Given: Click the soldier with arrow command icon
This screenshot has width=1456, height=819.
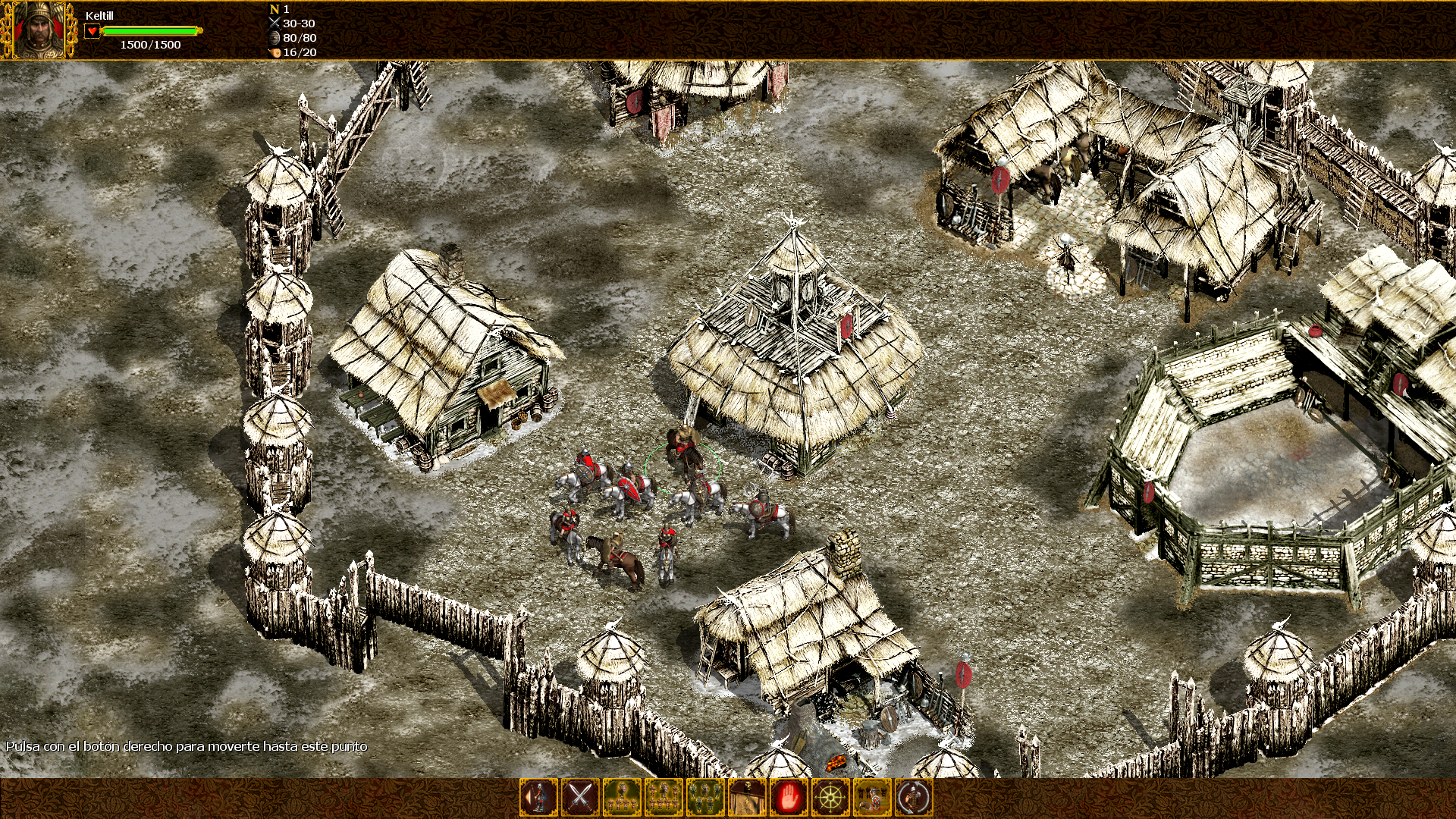Looking at the screenshot, I should pyautogui.click(x=538, y=797).
